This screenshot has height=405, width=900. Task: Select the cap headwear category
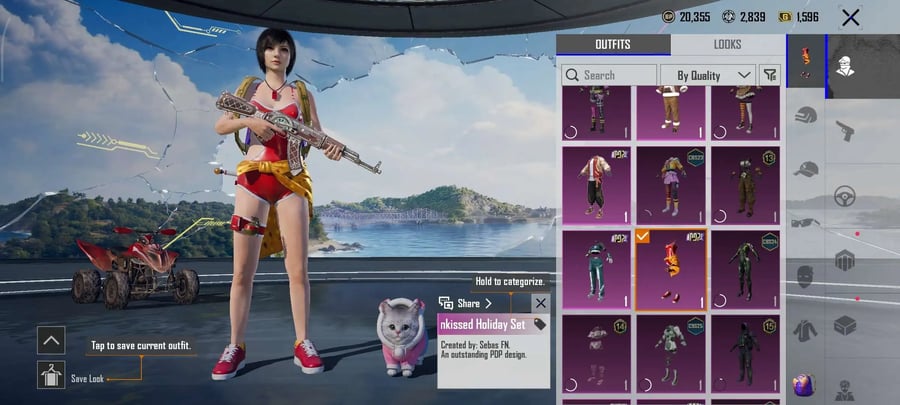806,168
